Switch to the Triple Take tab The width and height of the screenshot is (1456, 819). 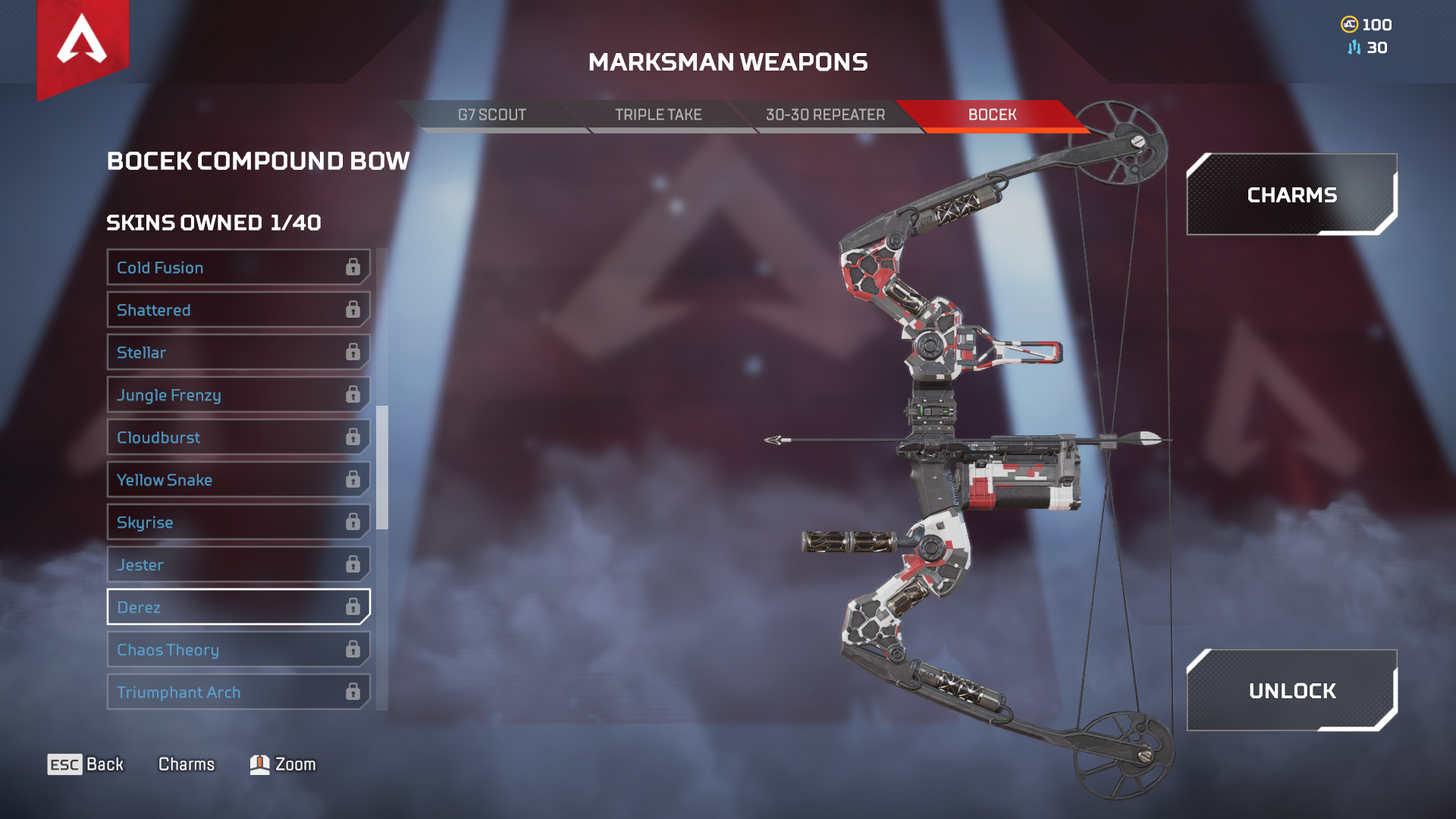[658, 115]
